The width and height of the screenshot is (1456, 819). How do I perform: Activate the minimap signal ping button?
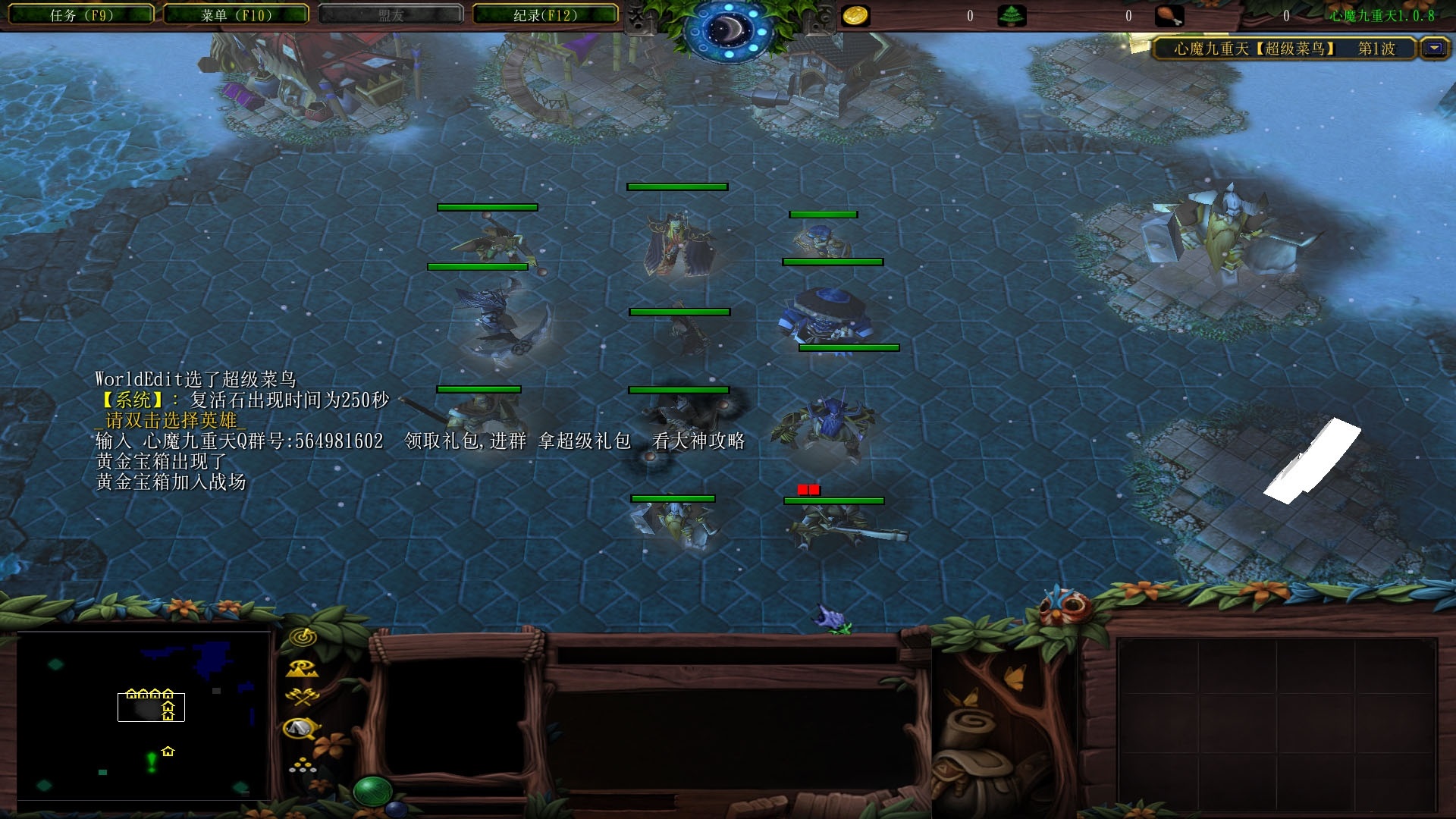[x=303, y=638]
